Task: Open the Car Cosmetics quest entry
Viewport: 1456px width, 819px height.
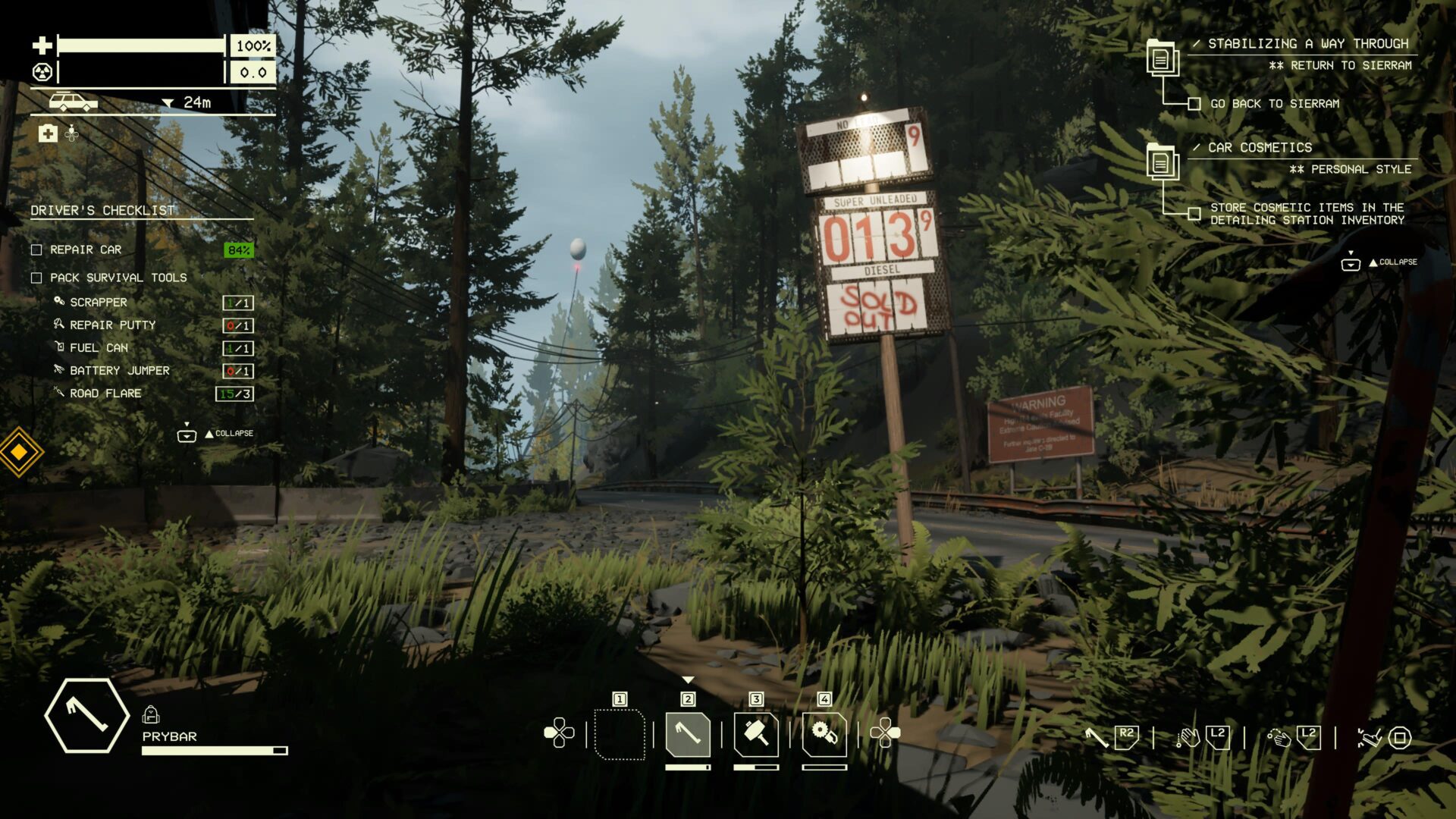Action: [1260, 148]
